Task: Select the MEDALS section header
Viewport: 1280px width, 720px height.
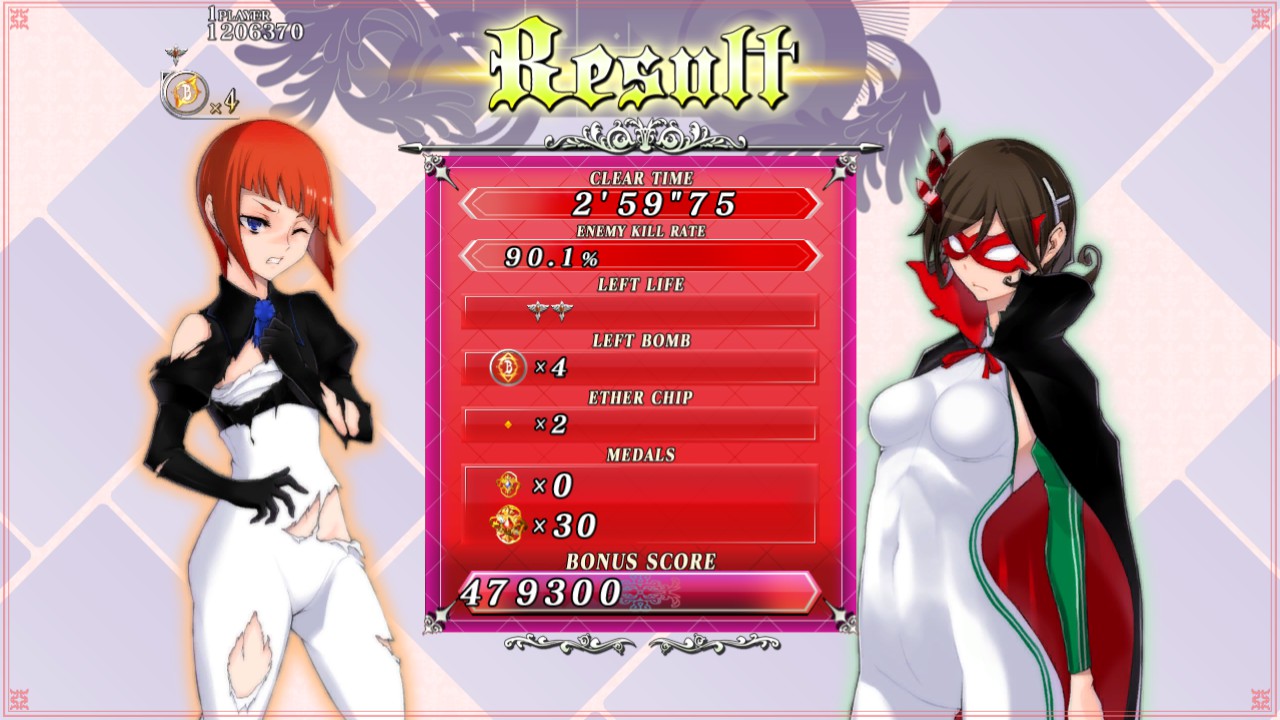Action: (x=640, y=455)
